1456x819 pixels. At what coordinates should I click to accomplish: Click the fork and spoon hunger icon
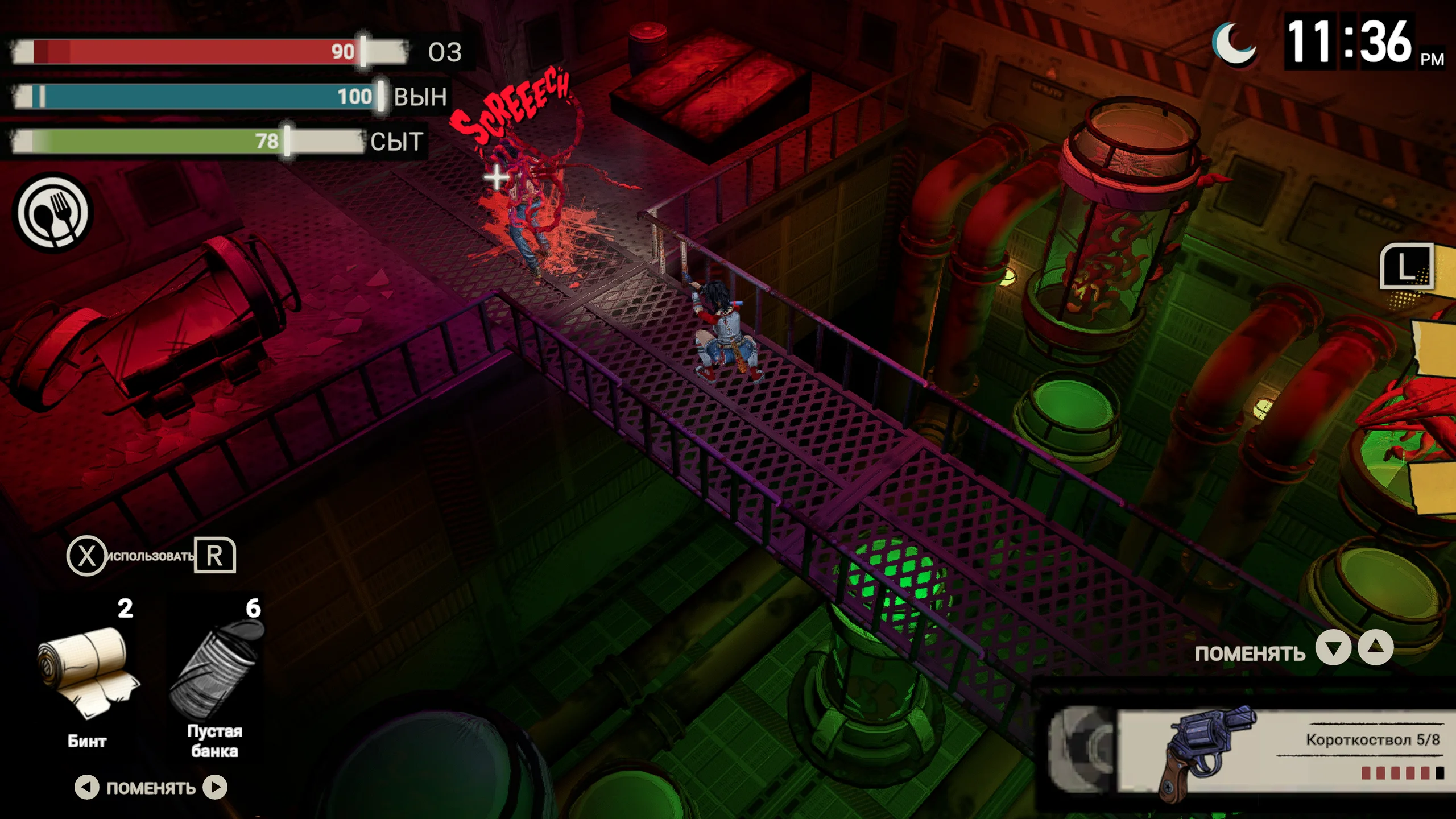tap(53, 213)
